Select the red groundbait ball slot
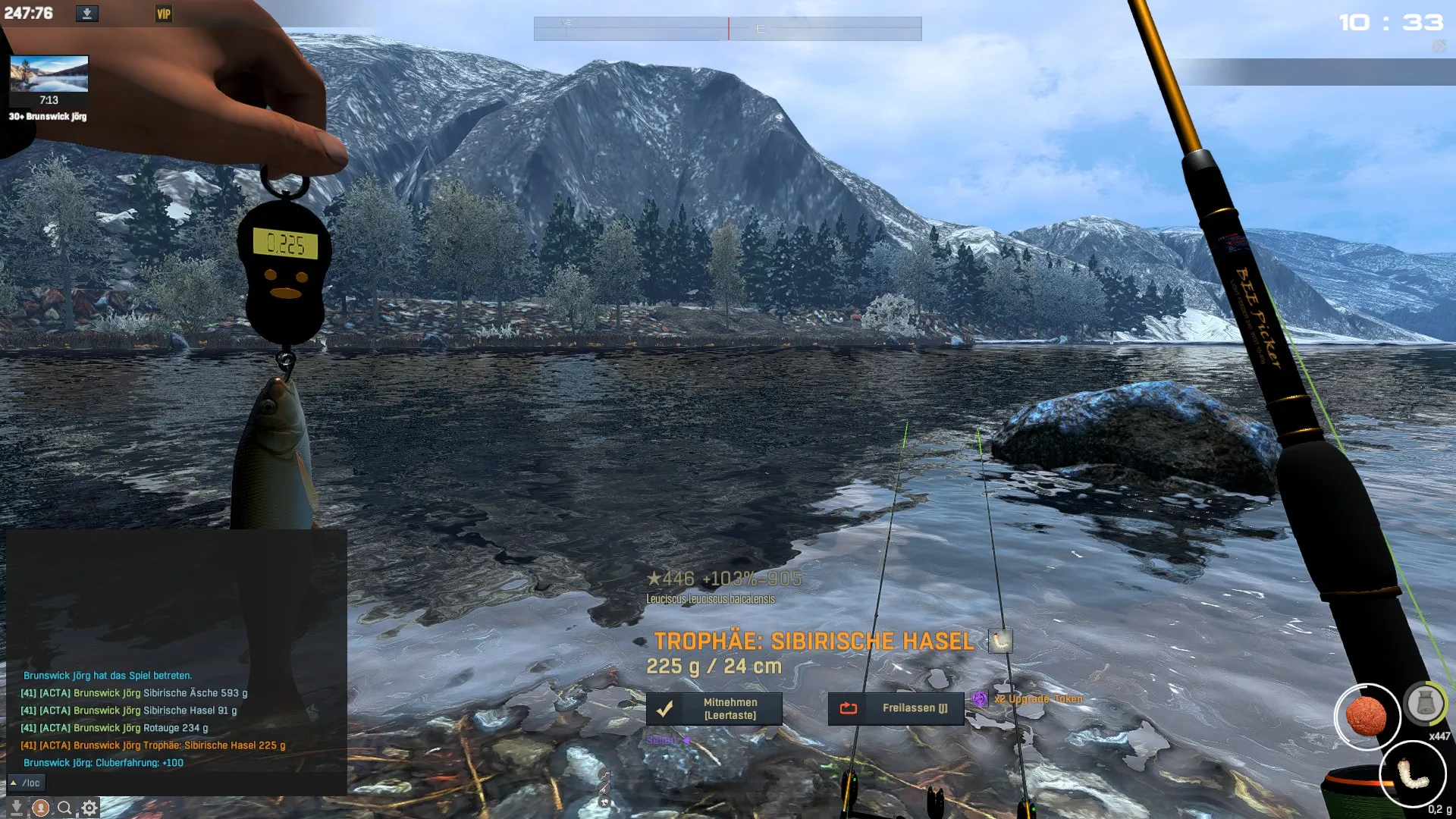Screen dimensions: 1456x819 [1366, 717]
